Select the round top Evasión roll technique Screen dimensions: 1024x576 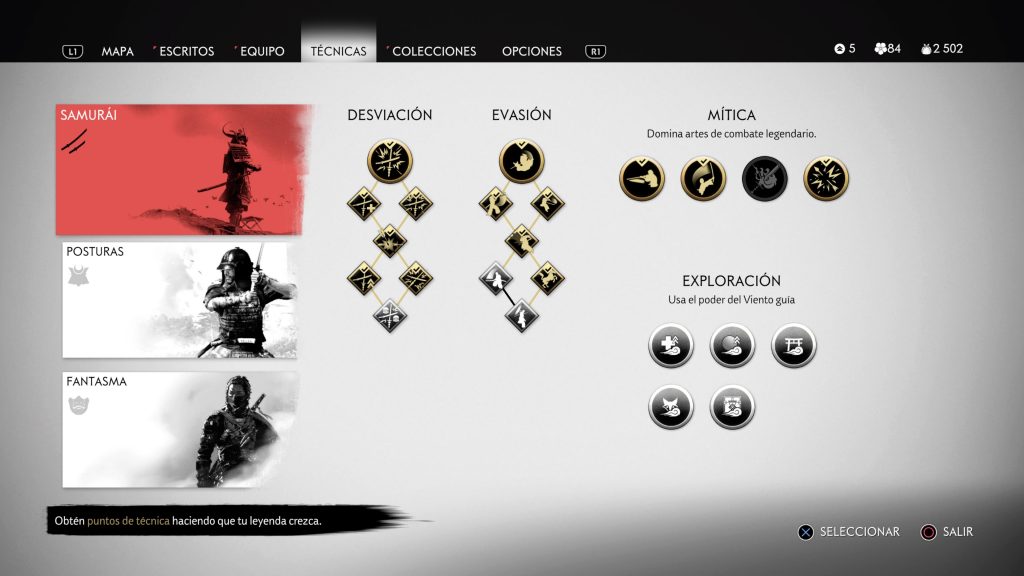[521, 161]
